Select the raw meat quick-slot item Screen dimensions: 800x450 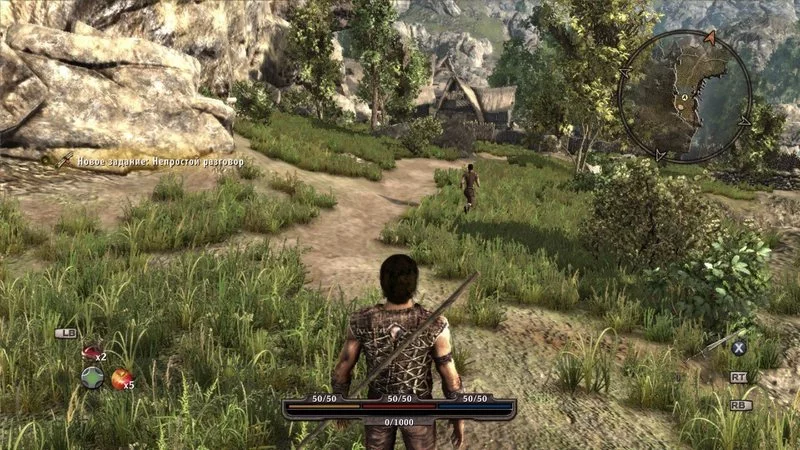point(91,352)
